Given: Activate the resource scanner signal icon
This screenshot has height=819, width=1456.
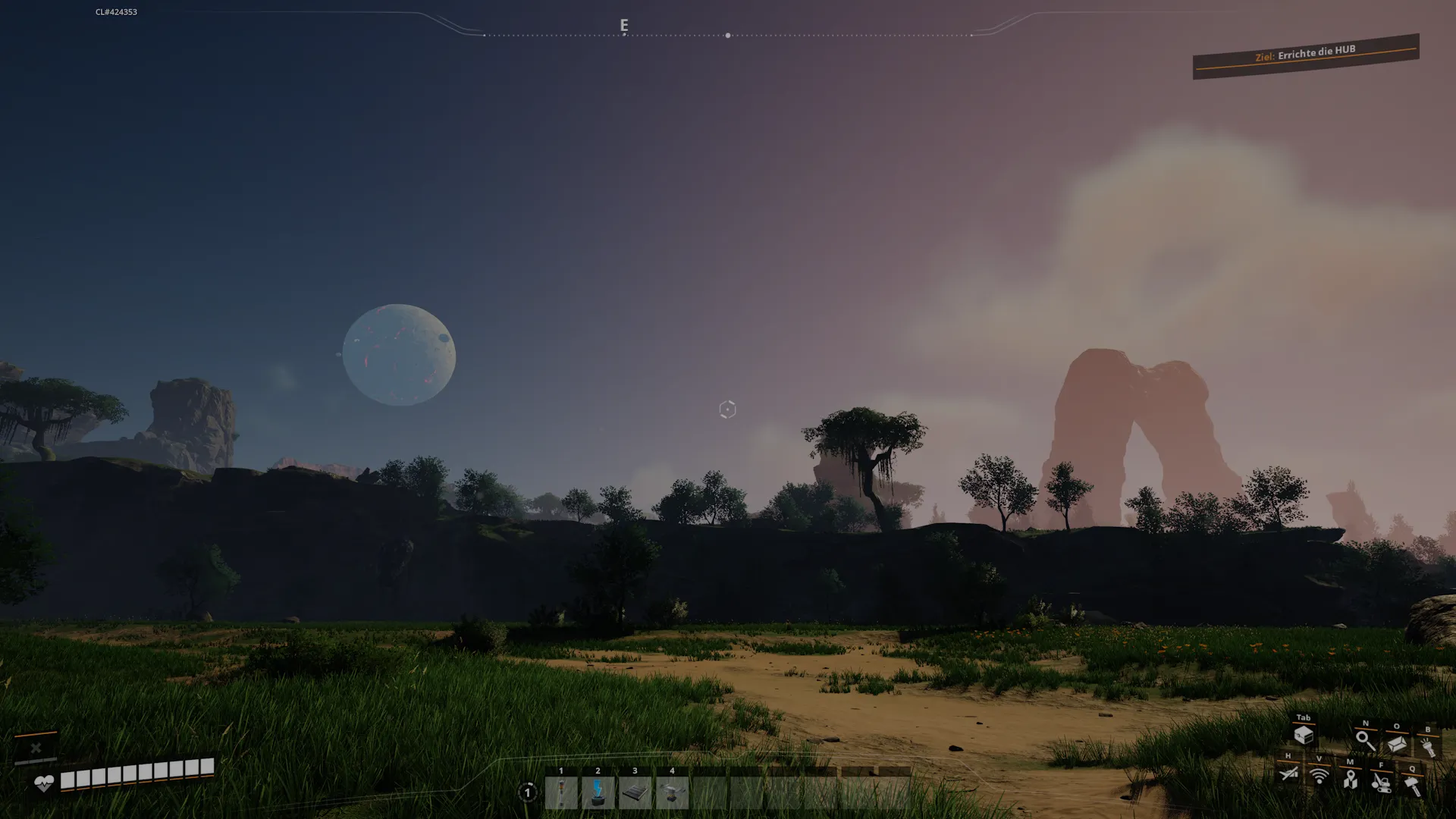Looking at the screenshot, I should click(1319, 776).
